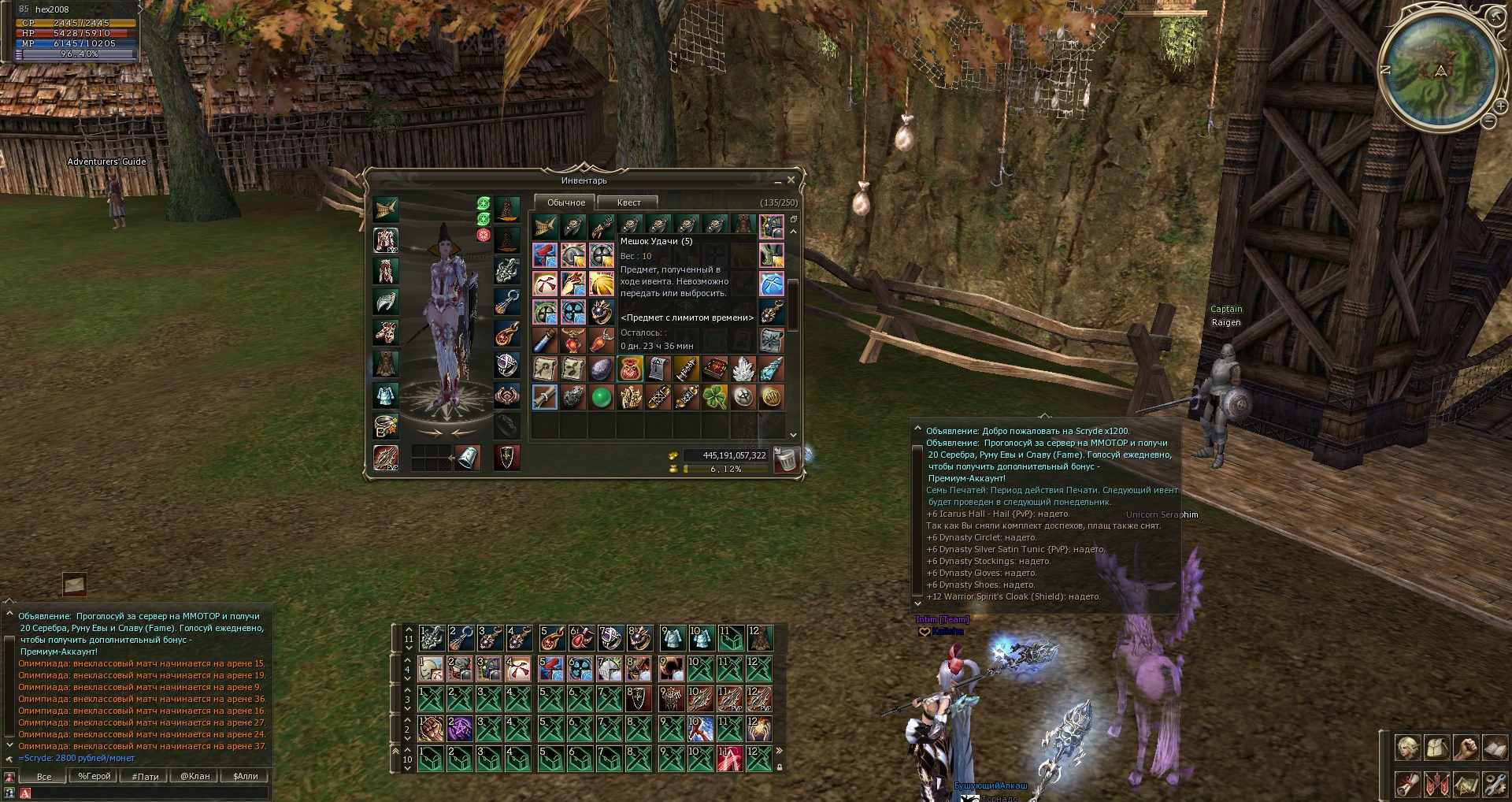Switch to the Квест tab
Image resolution: width=1512 pixels, height=802 pixels.
pos(628,202)
